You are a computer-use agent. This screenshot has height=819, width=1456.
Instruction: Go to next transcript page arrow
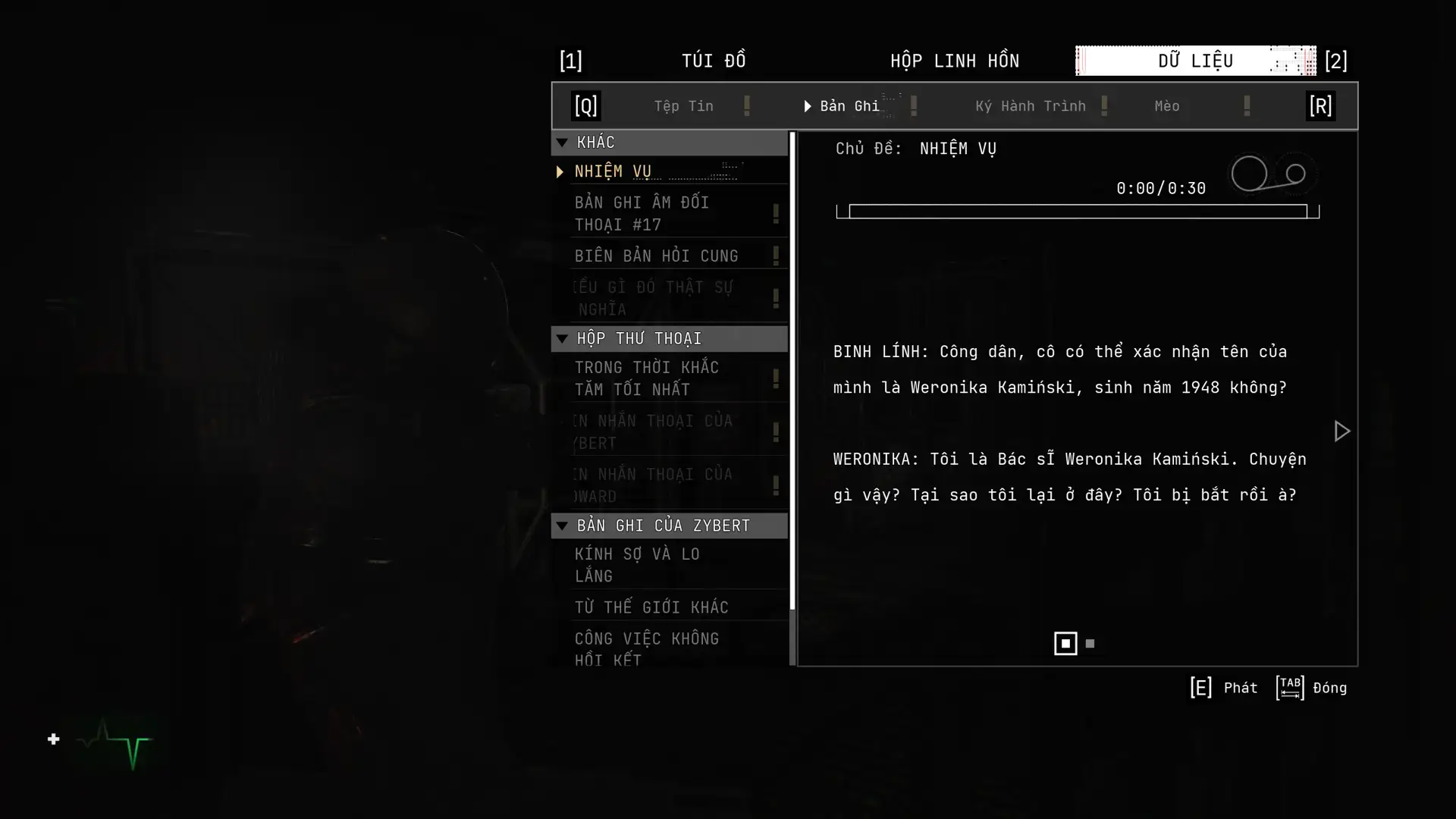pyautogui.click(x=1341, y=431)
